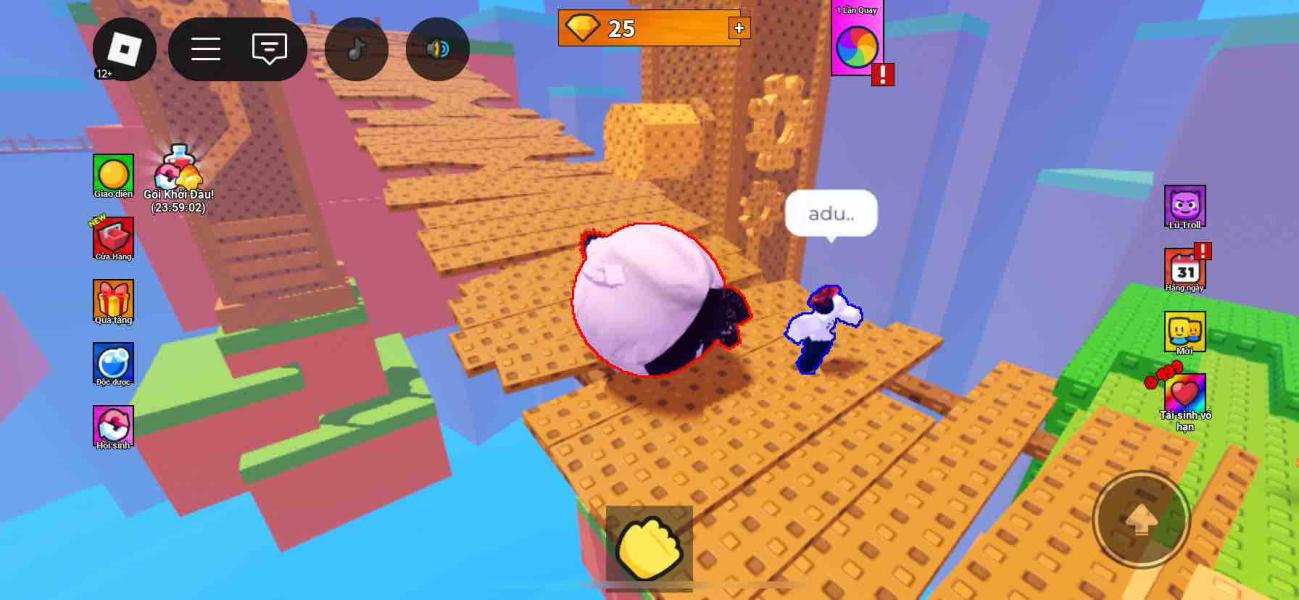Screen dimensions: 1299x600
Task: Open the Cửa Hàng shop
Action: pyautogui.click(x=113, y=238)
